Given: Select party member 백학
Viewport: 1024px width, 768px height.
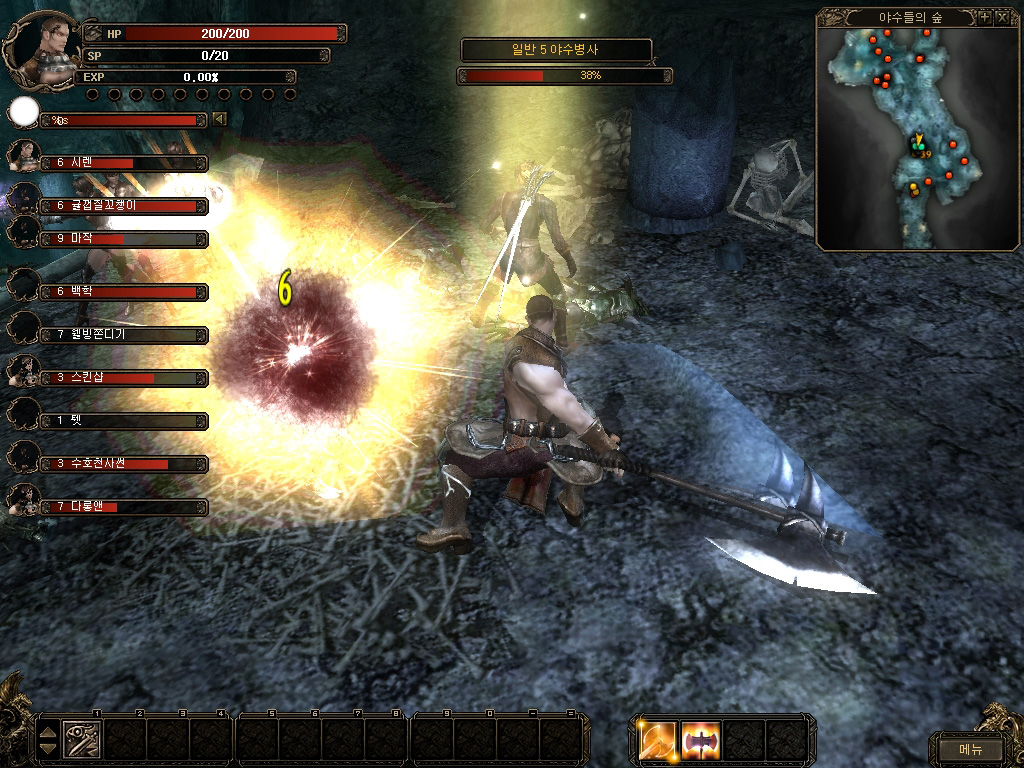Looking at the screenshot, I should (125, 291).
